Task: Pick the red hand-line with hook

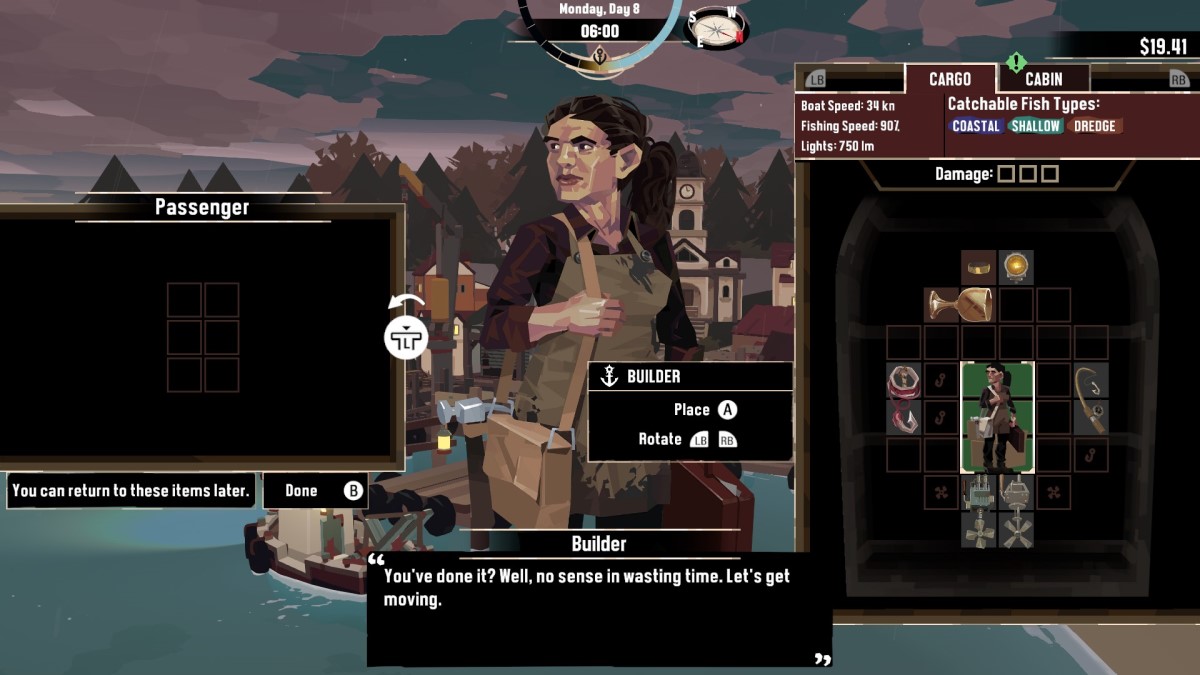Action: pos(904,399)
